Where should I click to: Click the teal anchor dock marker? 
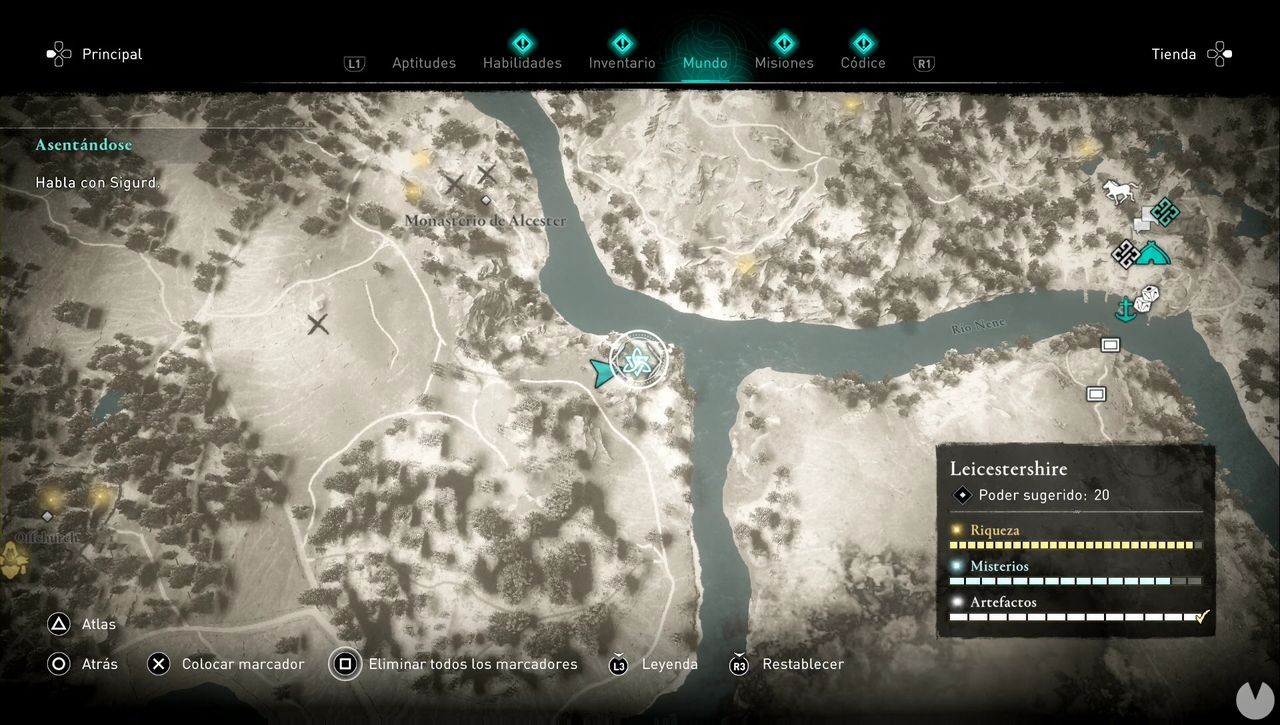point(1126,310)
